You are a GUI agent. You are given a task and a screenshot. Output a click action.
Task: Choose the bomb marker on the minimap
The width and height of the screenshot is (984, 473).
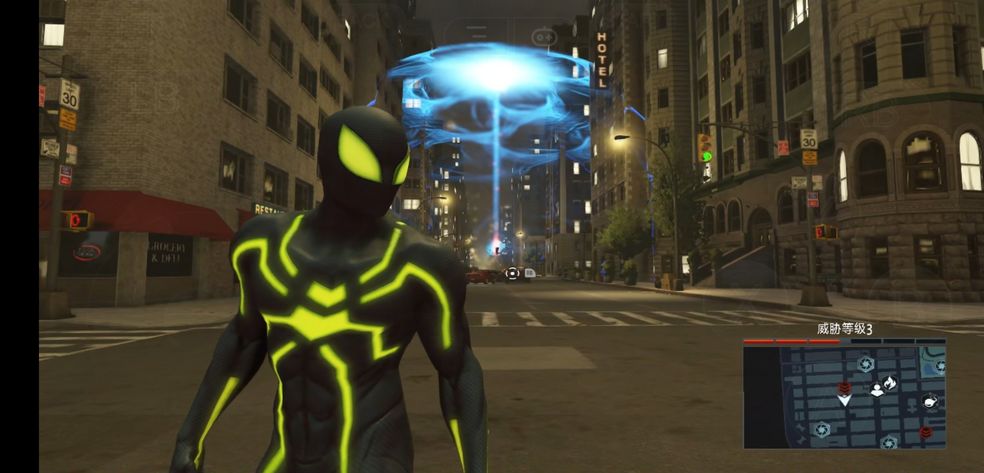tap(930, 402)
